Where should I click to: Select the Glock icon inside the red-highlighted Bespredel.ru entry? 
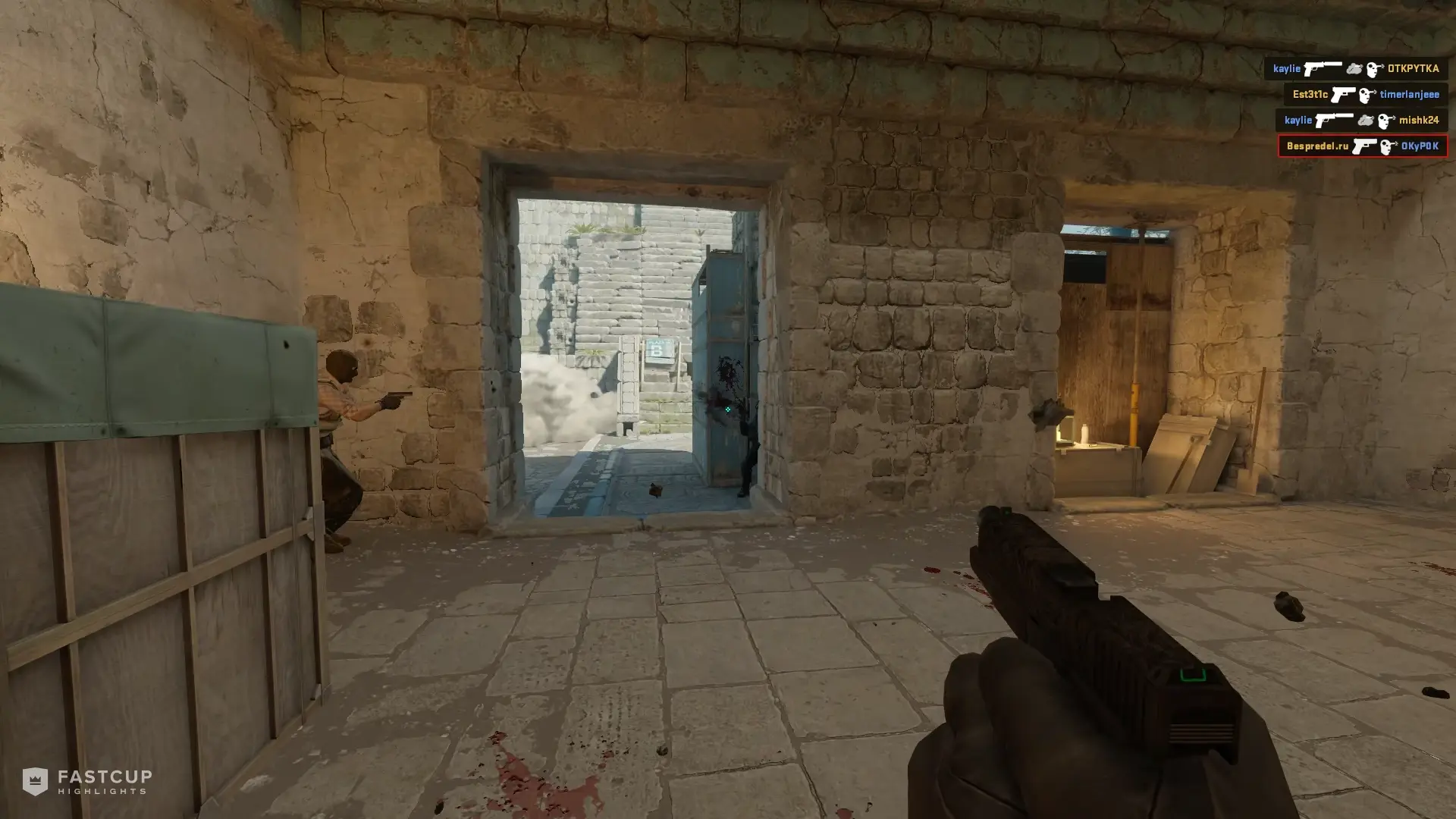(1365, 146)
